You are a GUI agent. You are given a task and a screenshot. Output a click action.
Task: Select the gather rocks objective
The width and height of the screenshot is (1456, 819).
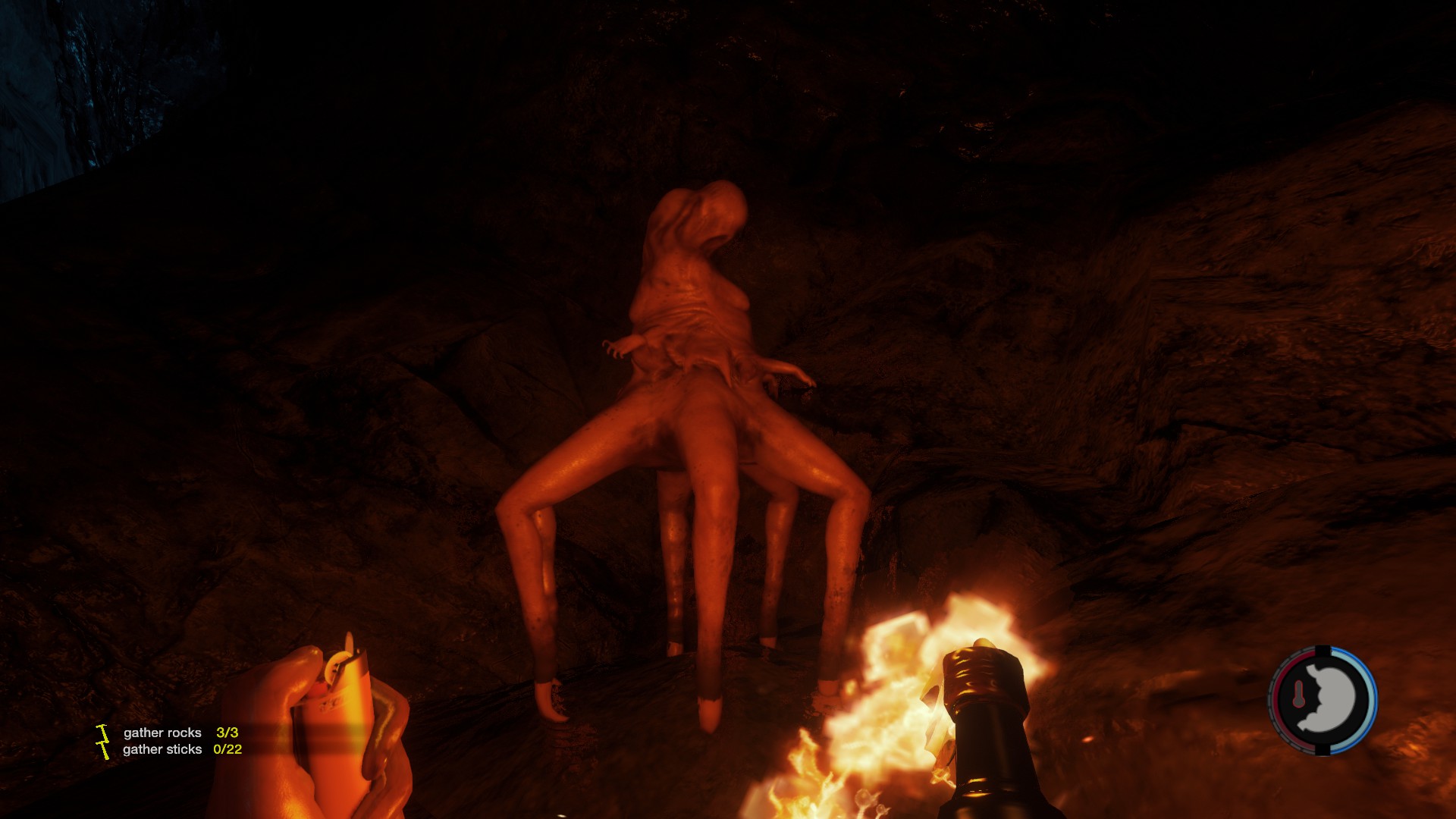click(162, 733)
